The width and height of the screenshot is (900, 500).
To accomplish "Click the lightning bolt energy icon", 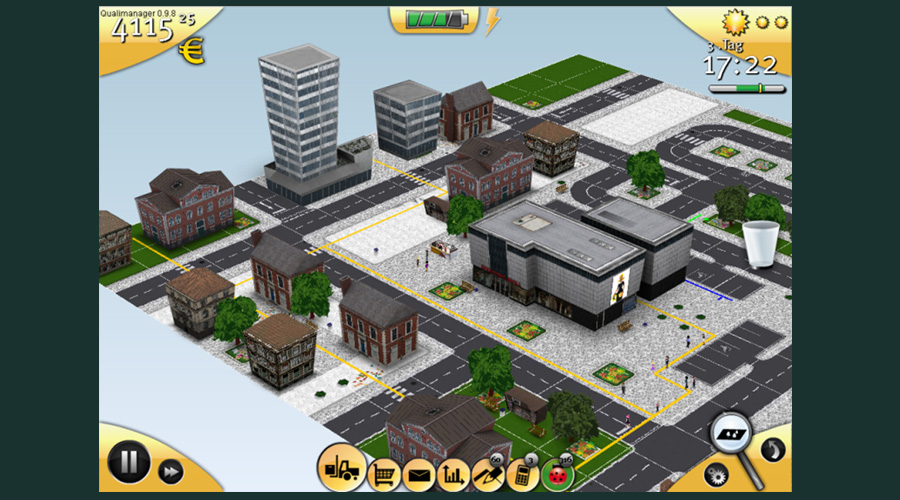I will [x=492, y=21].
